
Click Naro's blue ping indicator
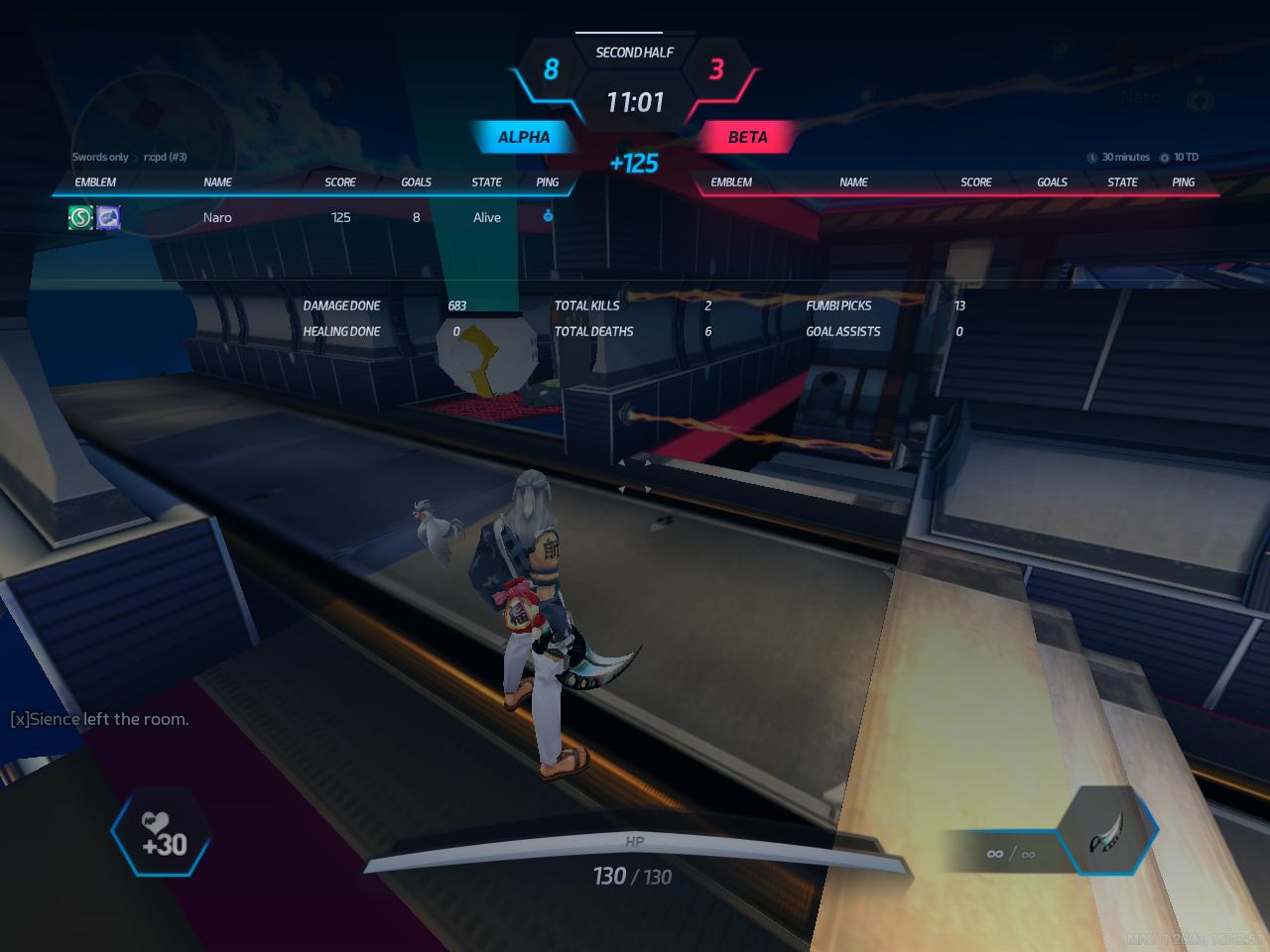[x=548, y=216]
